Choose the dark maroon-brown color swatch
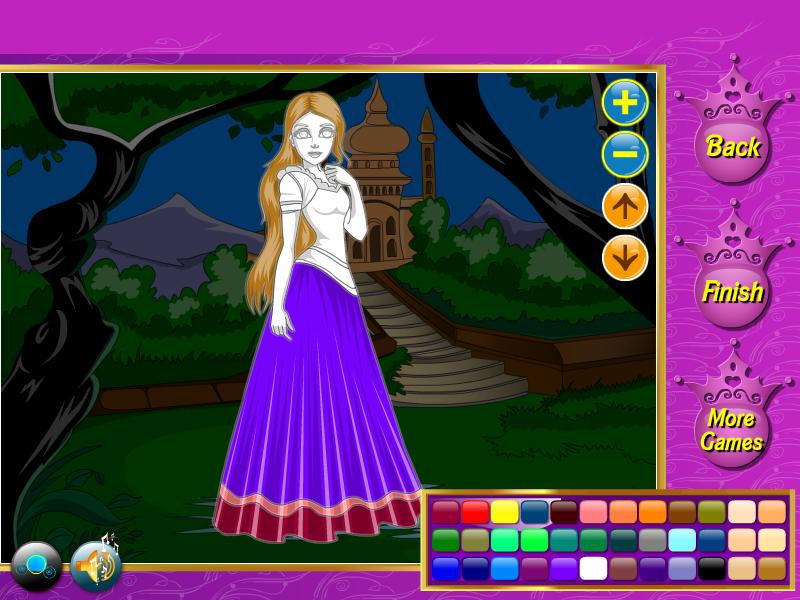This screenshot has height=600, width=800. (564, 512)
